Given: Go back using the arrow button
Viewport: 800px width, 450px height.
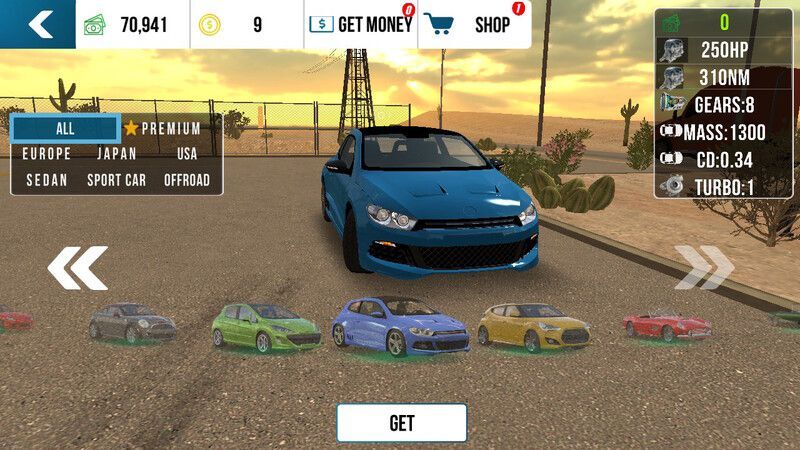Looking at the screenshot, I should [x=38, y=24].
